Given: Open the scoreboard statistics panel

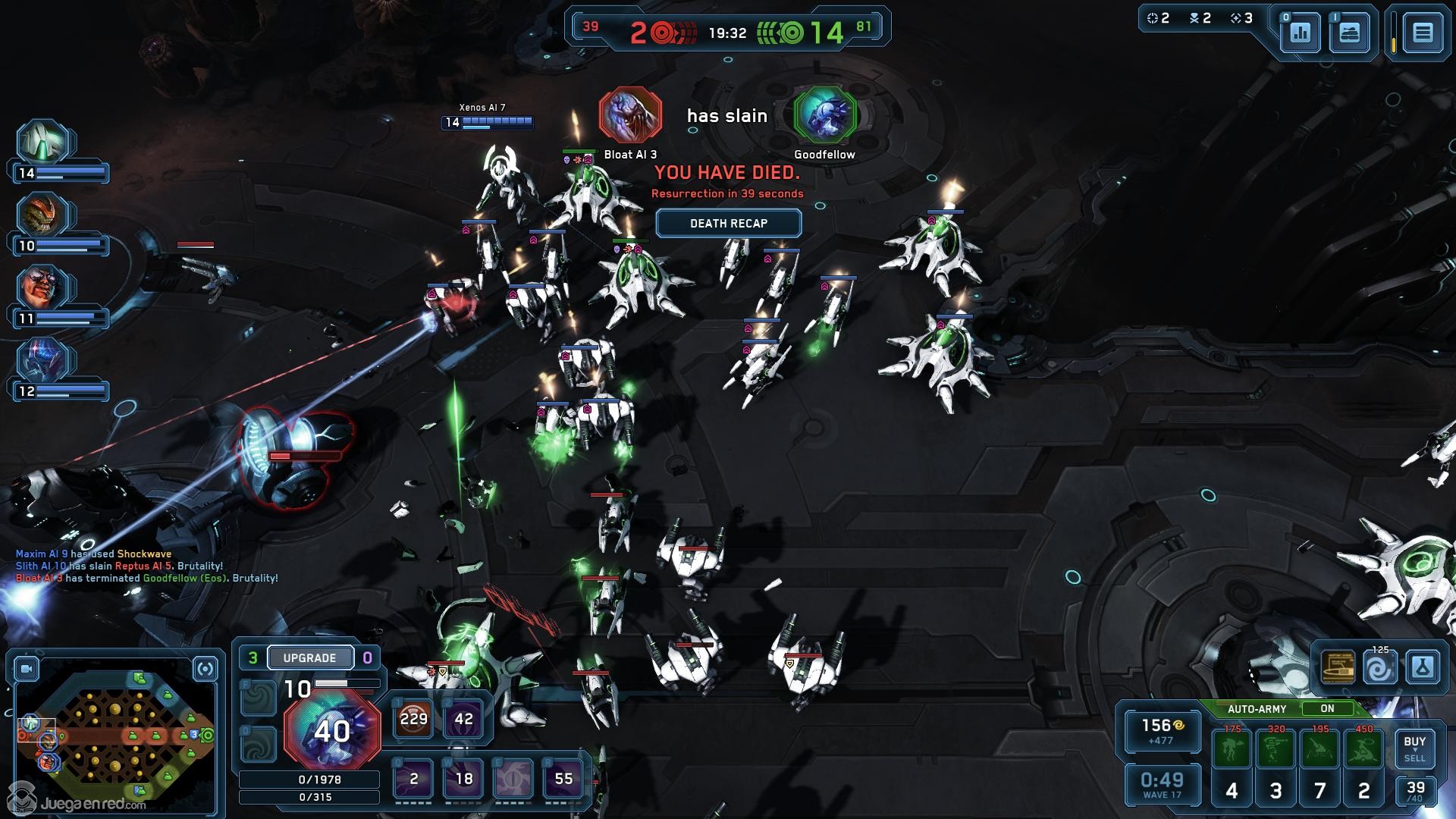Looking at the screenshot, I should [x=1301, y=33].
